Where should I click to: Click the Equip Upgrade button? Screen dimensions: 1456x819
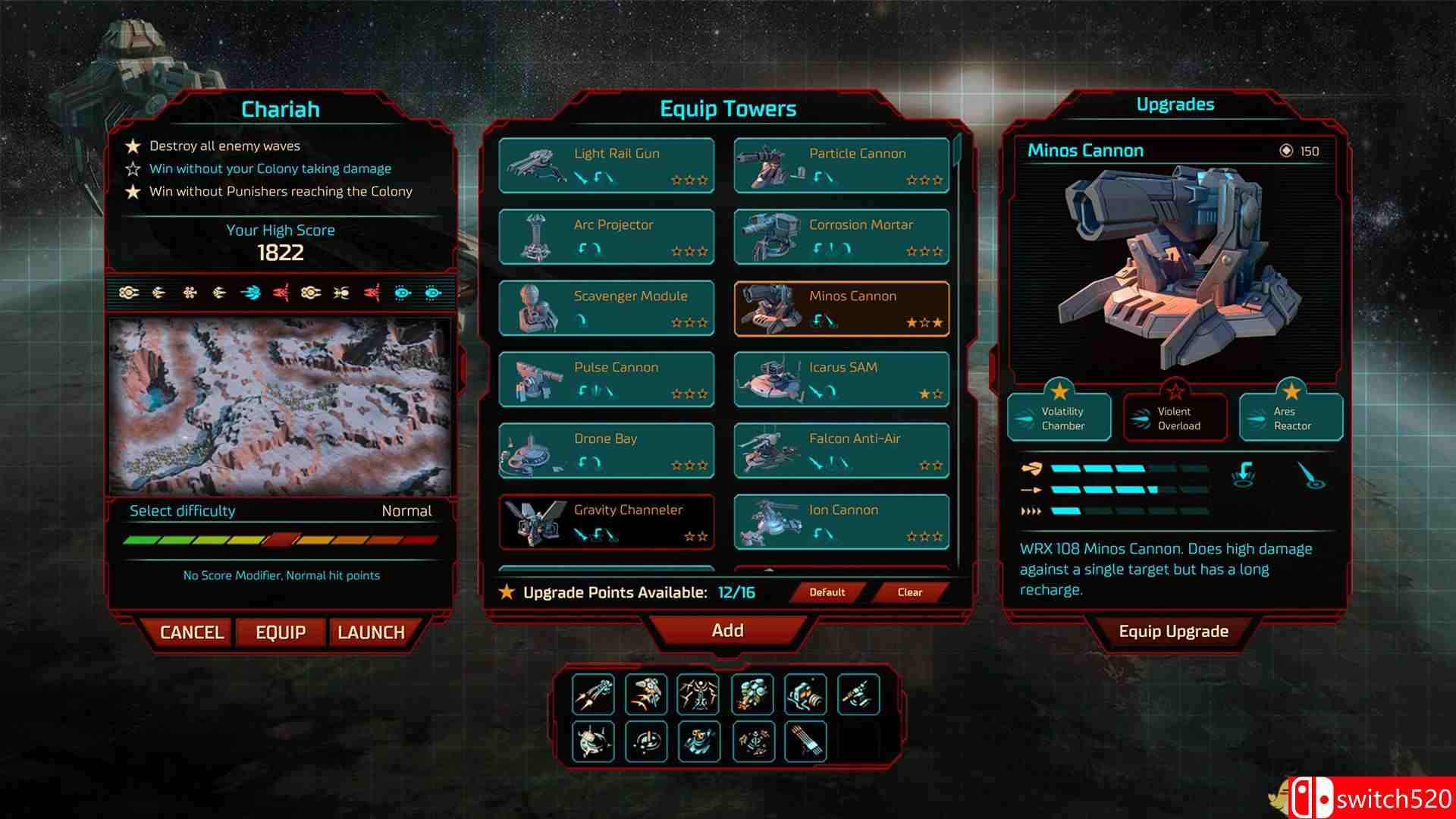coord(1173,632)
